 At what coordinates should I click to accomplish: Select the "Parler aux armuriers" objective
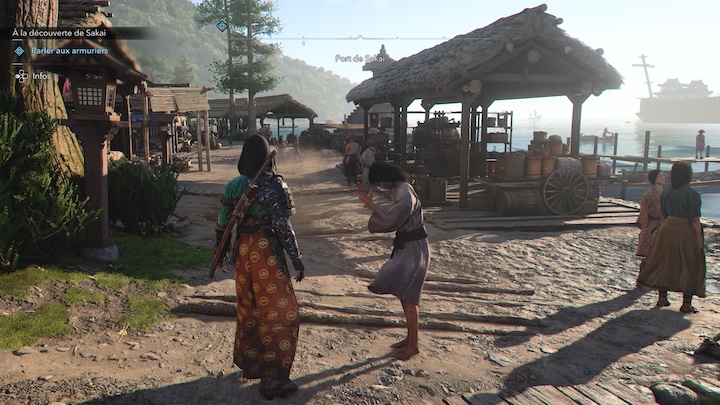(x=68, y=51)
